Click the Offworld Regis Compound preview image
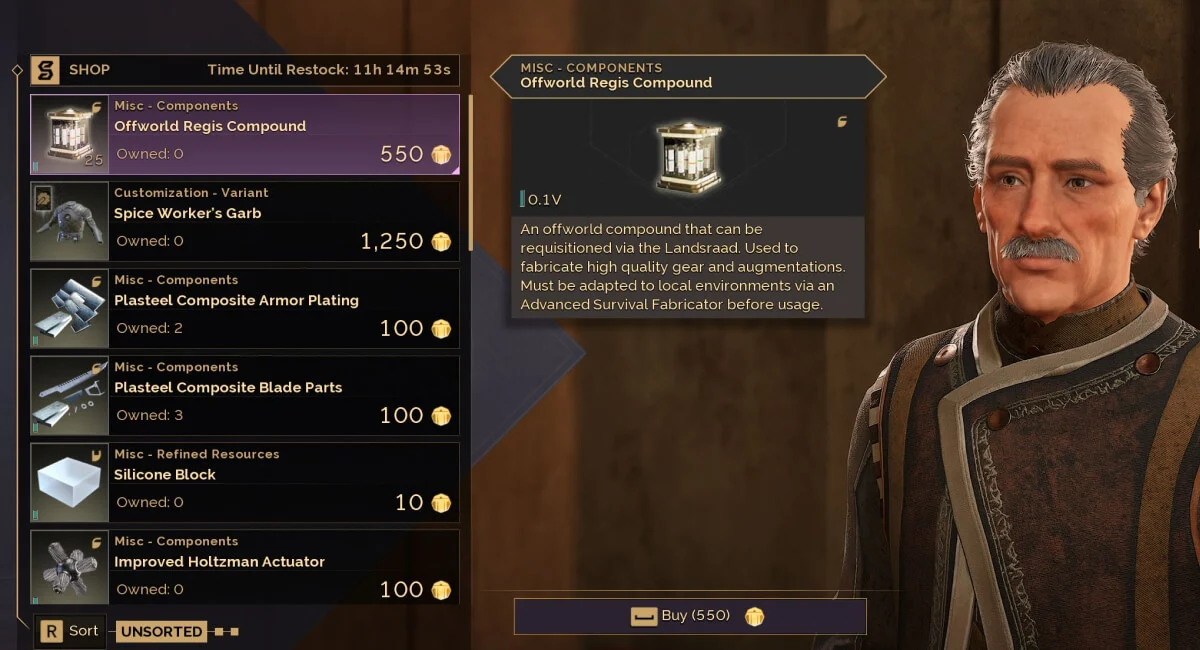Screen dimensions: 1200x650 (687, 156)
